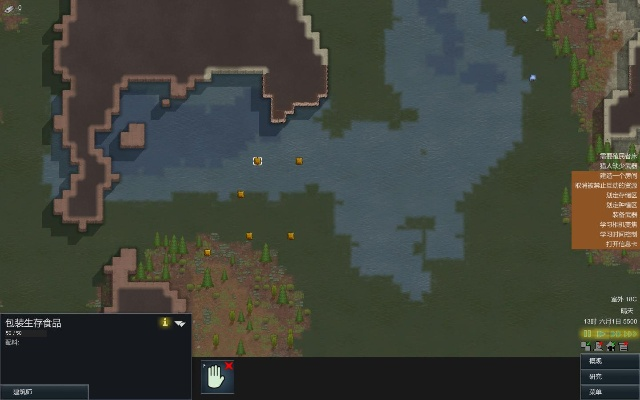
Task: Toggle the roof overlay house icon
Action: [x=611, y=346]
